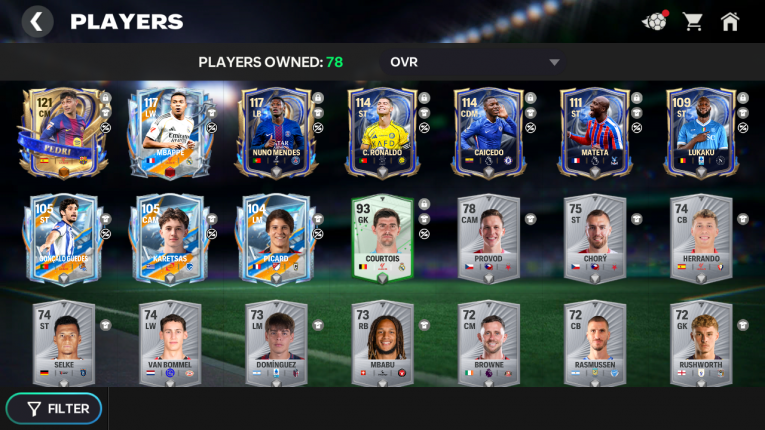Go back using the arrow button
The width and height of the screenshot is (765, 430).
point(37,21)
